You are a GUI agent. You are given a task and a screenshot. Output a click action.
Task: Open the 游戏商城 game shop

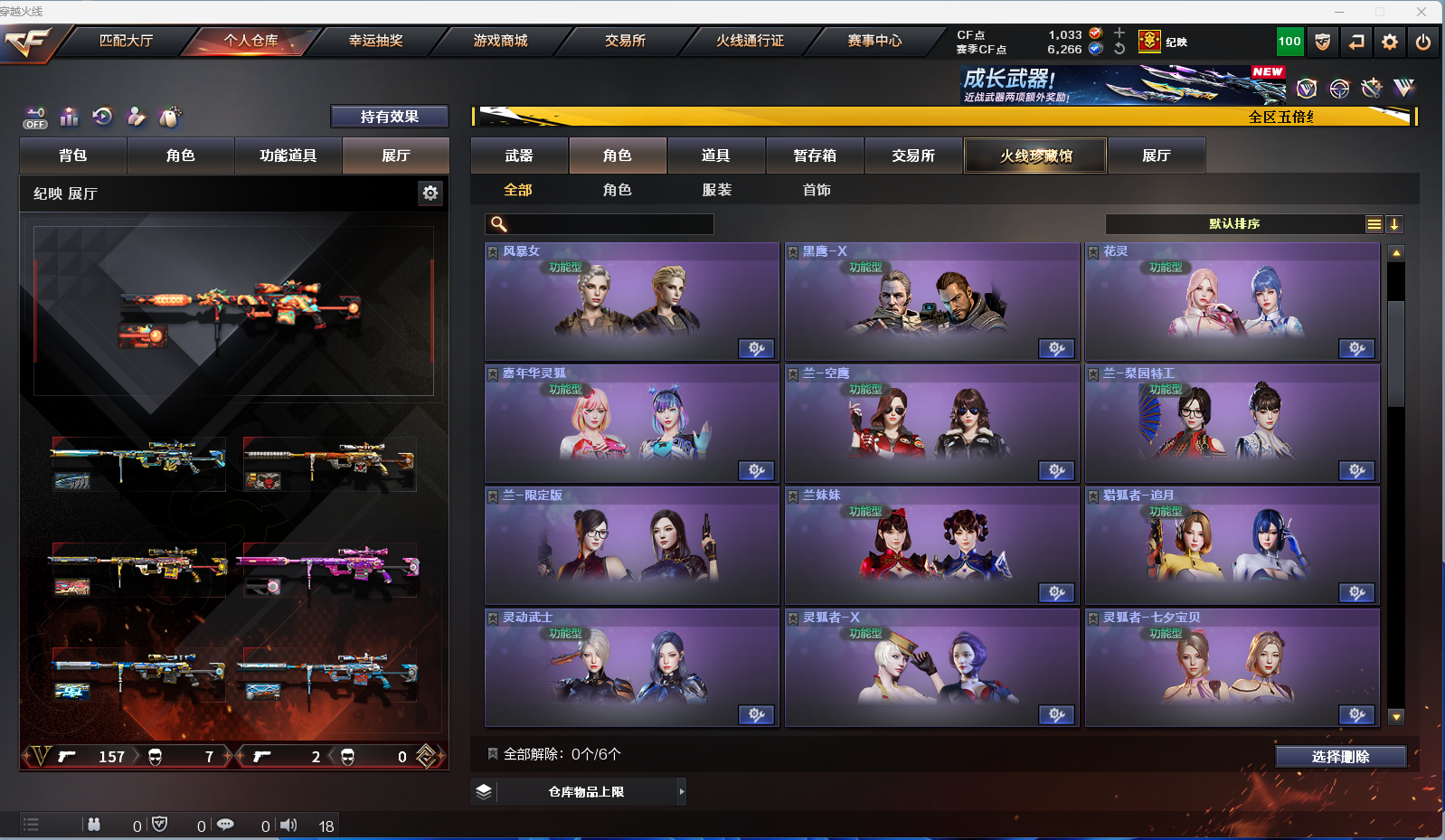pos(500,41)
